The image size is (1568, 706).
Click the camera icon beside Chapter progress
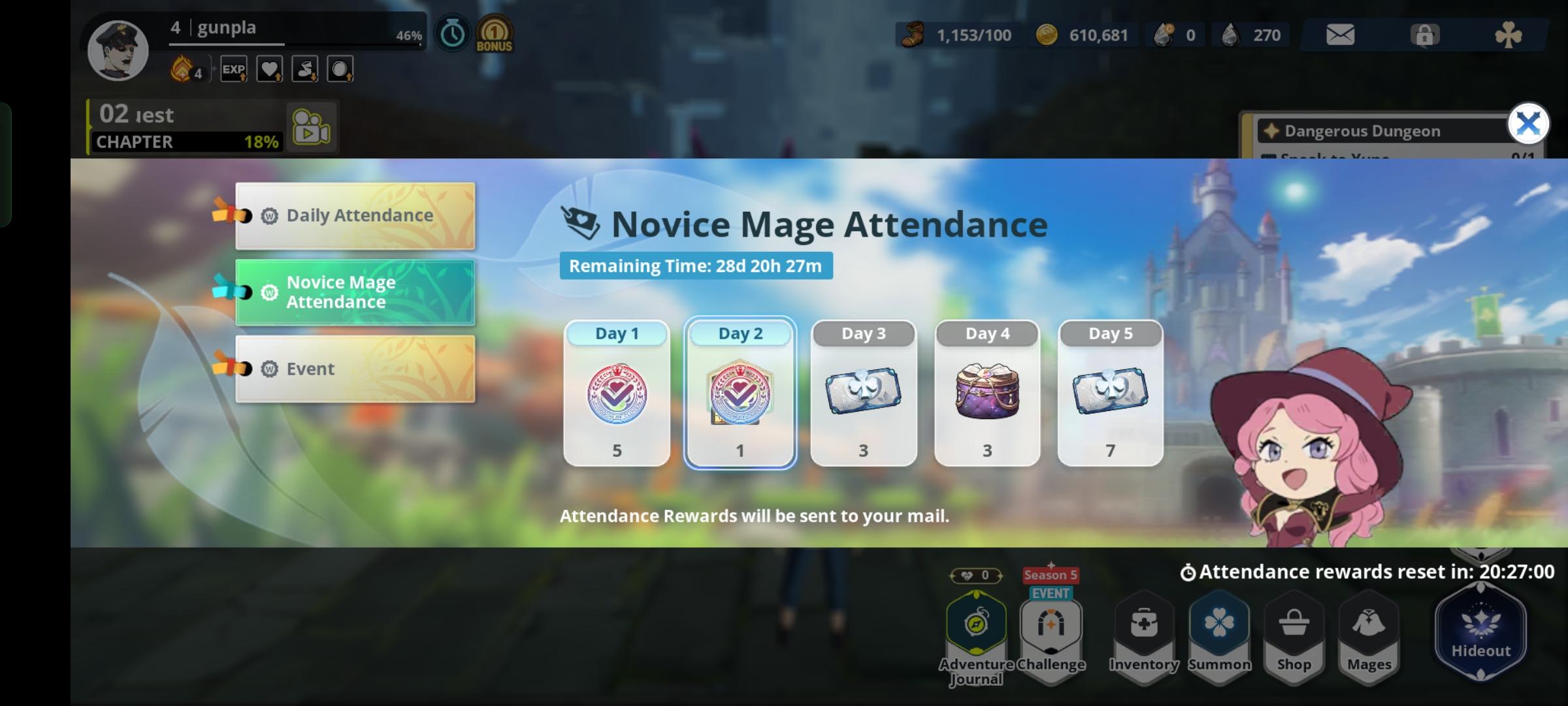tap(312, 127)
